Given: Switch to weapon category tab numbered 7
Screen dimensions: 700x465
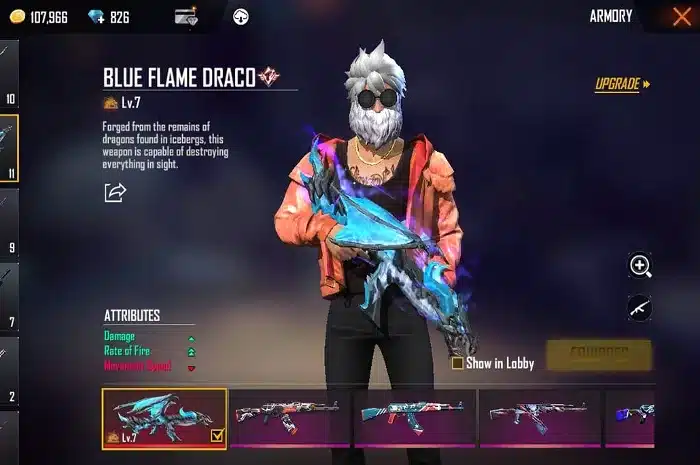Looking at the screenshot, I should click(x=9, y=298).
